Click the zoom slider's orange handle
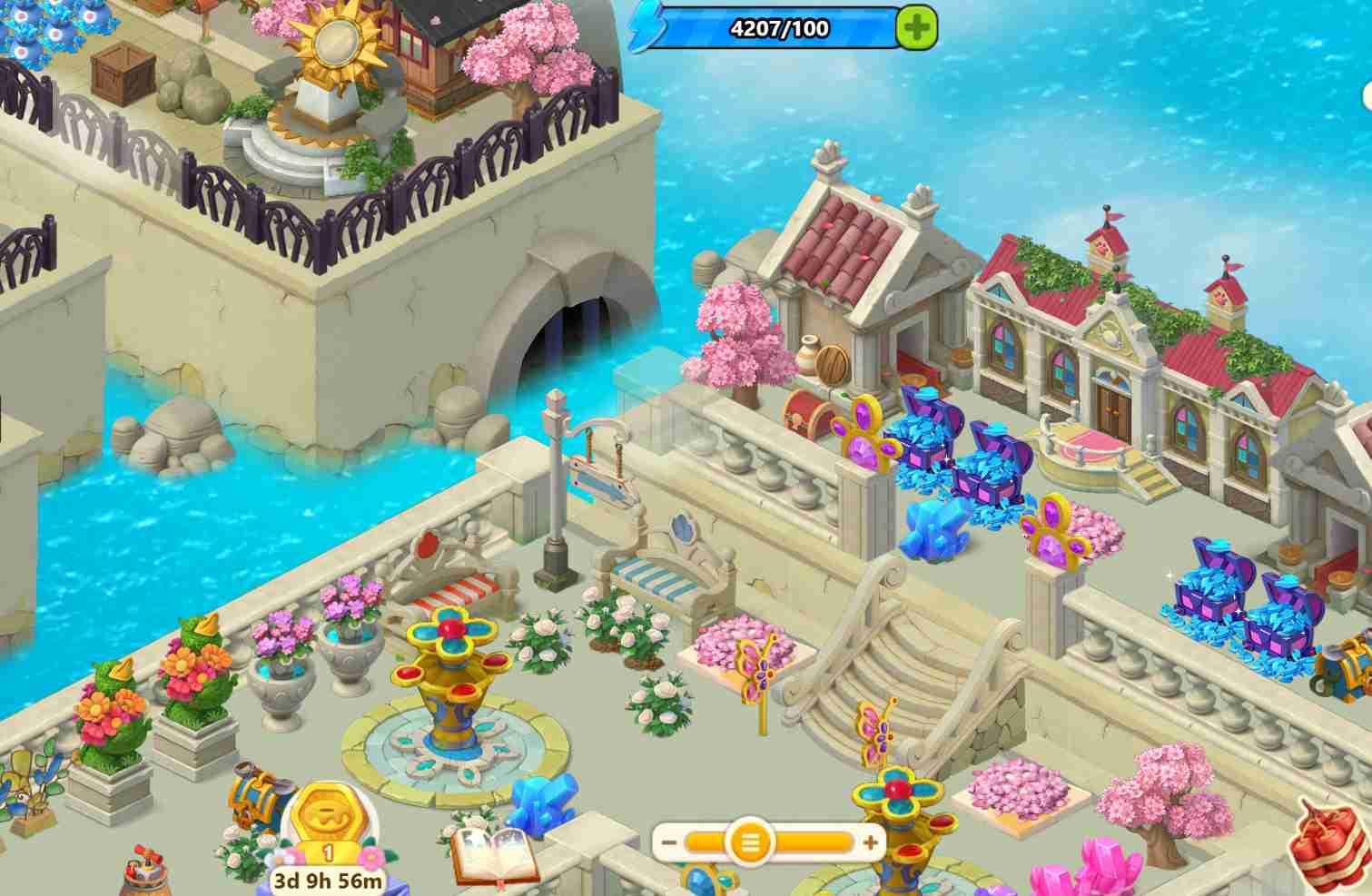The height and width of the screenshot is (896, 1372). click(x=750, y=843)
